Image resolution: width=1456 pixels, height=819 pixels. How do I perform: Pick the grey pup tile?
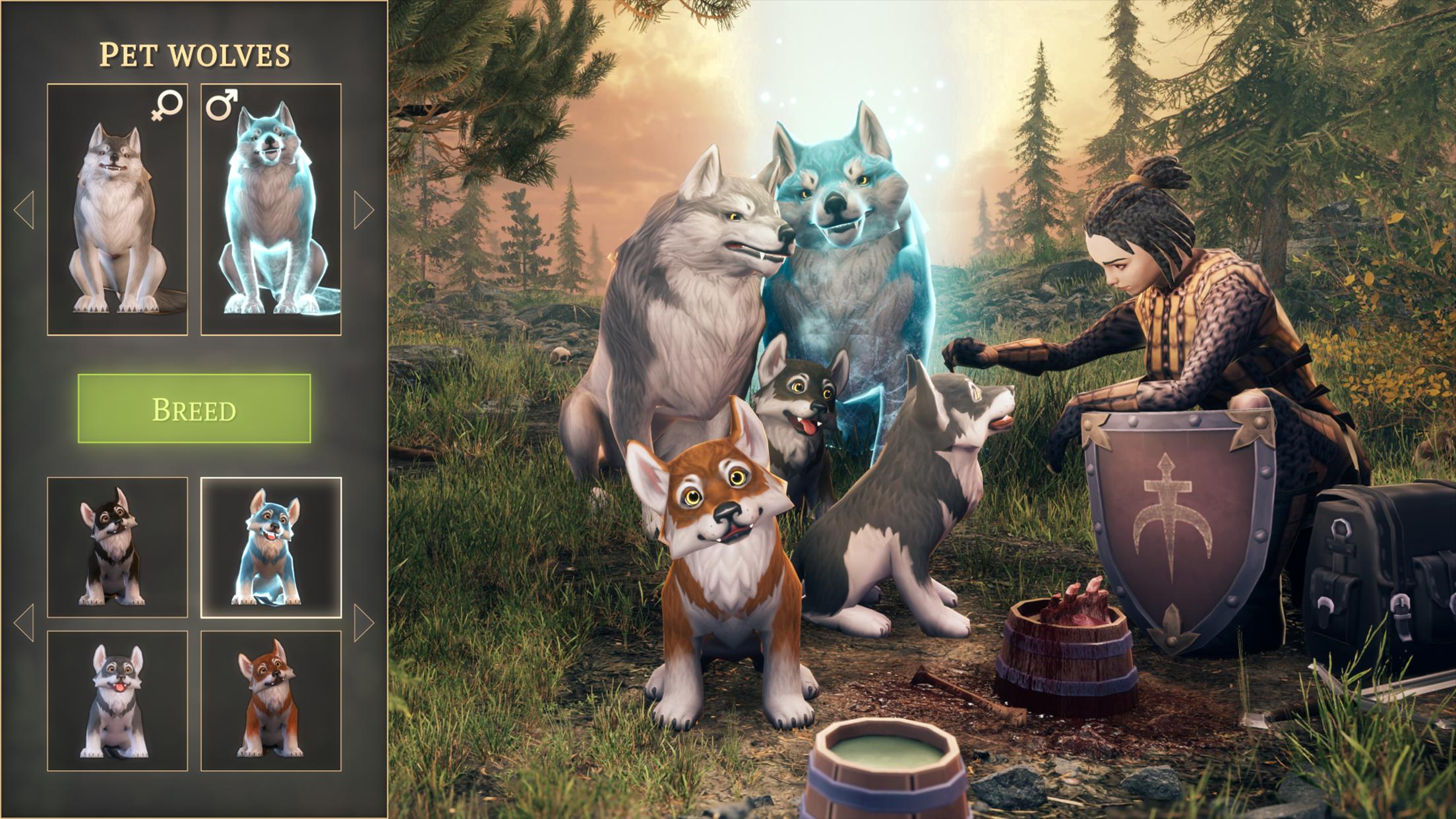[x=117, y=701]
